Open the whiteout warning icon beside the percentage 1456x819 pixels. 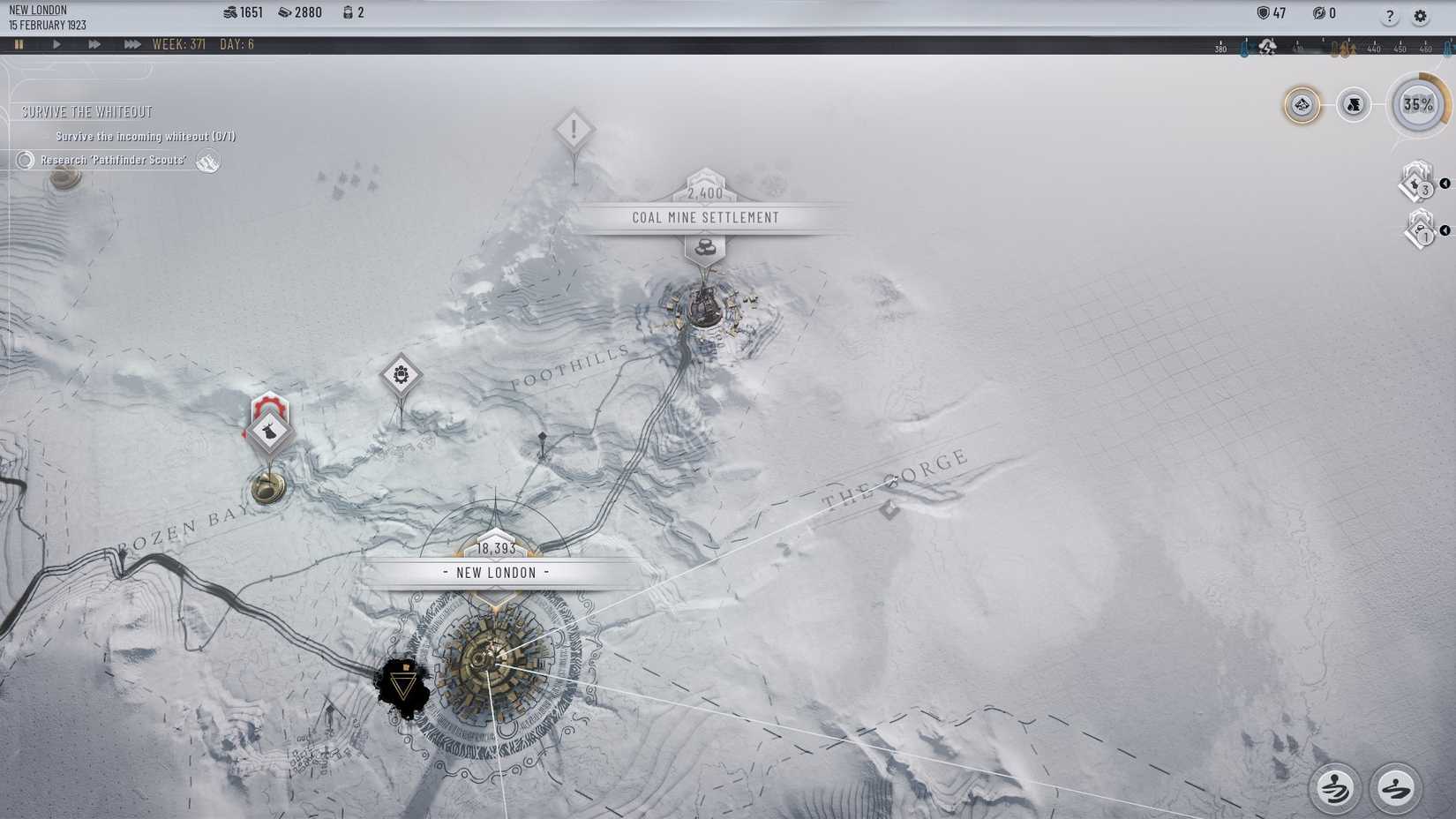point(1353,105)
